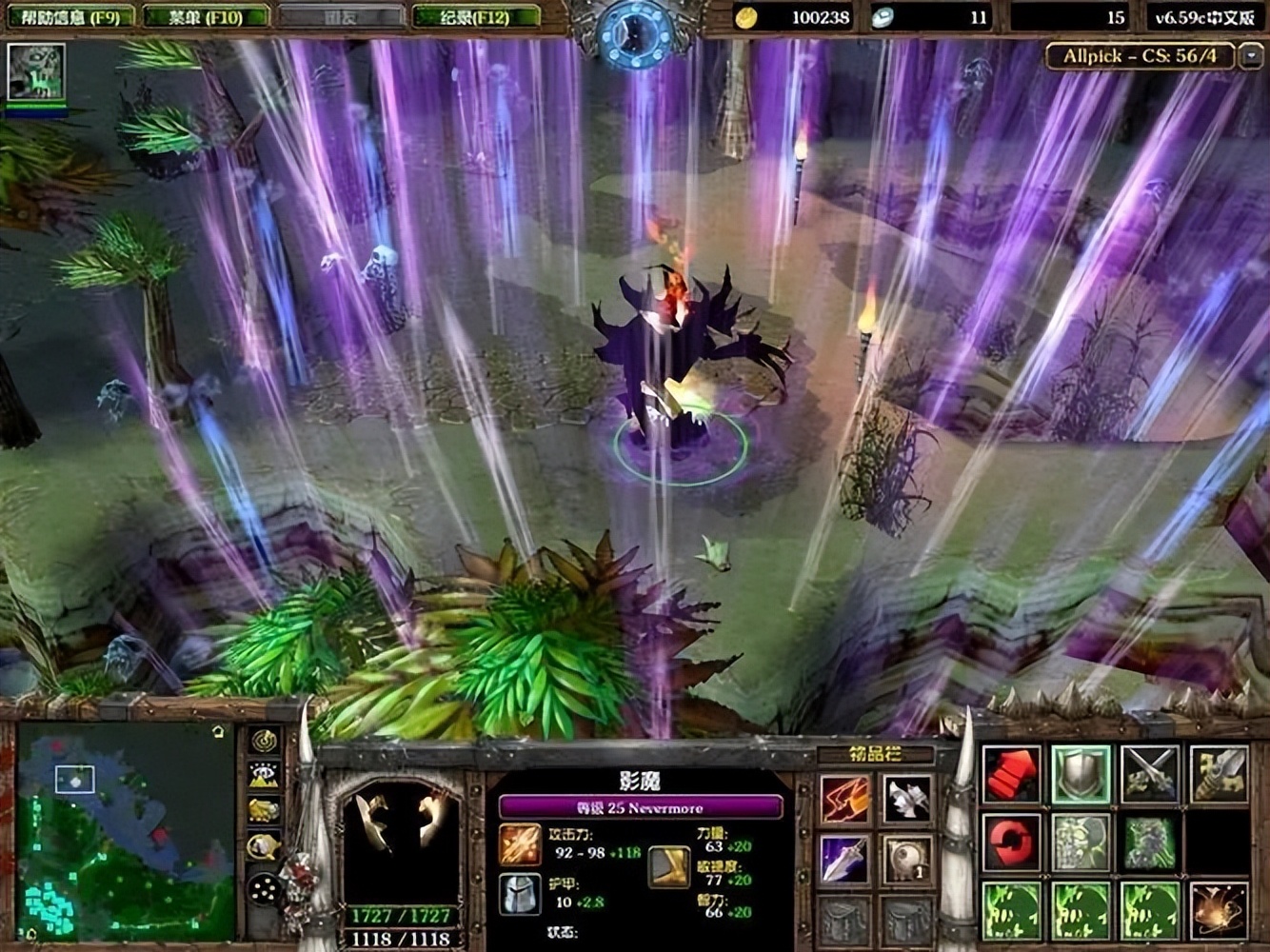Select the hero icon in the top-left corner
The height and width of the screenshot is (952, 1270).
tap(36, 71)
